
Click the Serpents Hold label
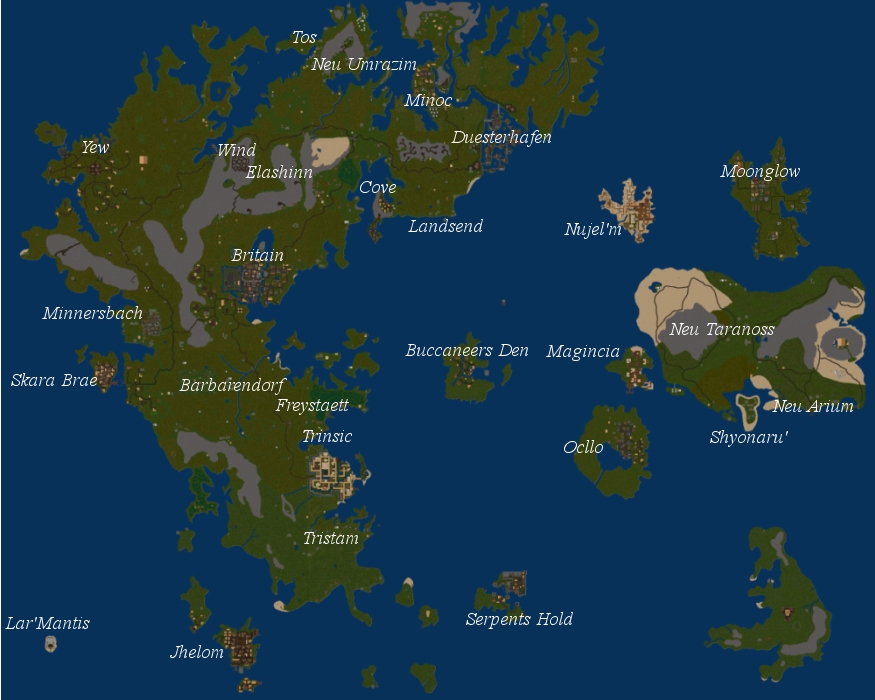click(519, 620)
